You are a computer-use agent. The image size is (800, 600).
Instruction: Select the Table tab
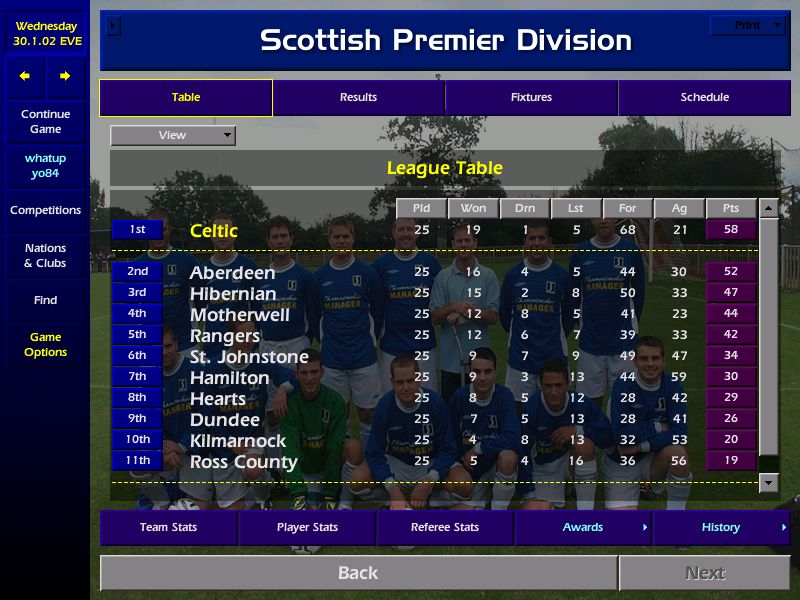[186, 98]
